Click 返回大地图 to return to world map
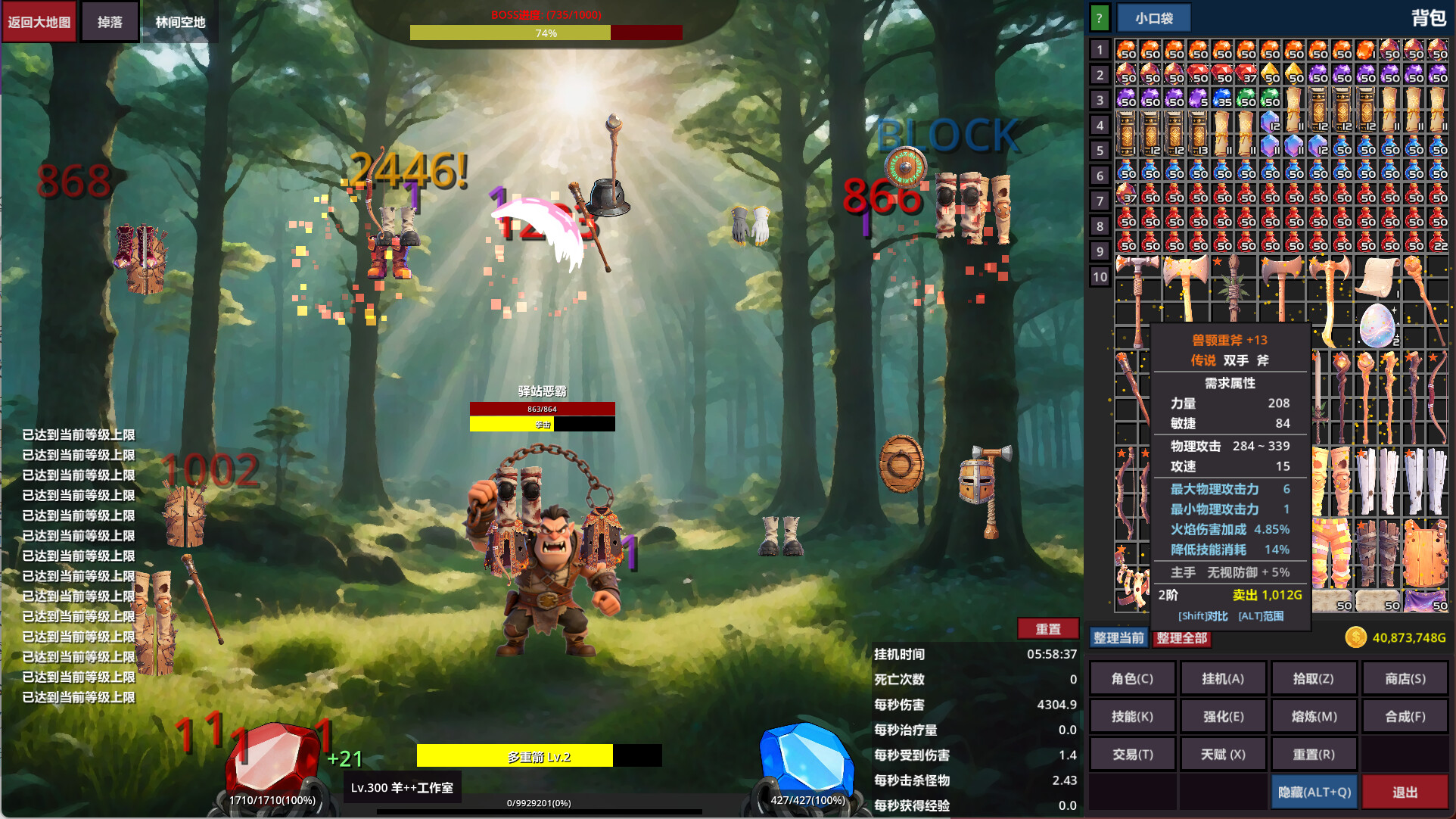This screenshot has width=1456, height=819. point(39,21)
